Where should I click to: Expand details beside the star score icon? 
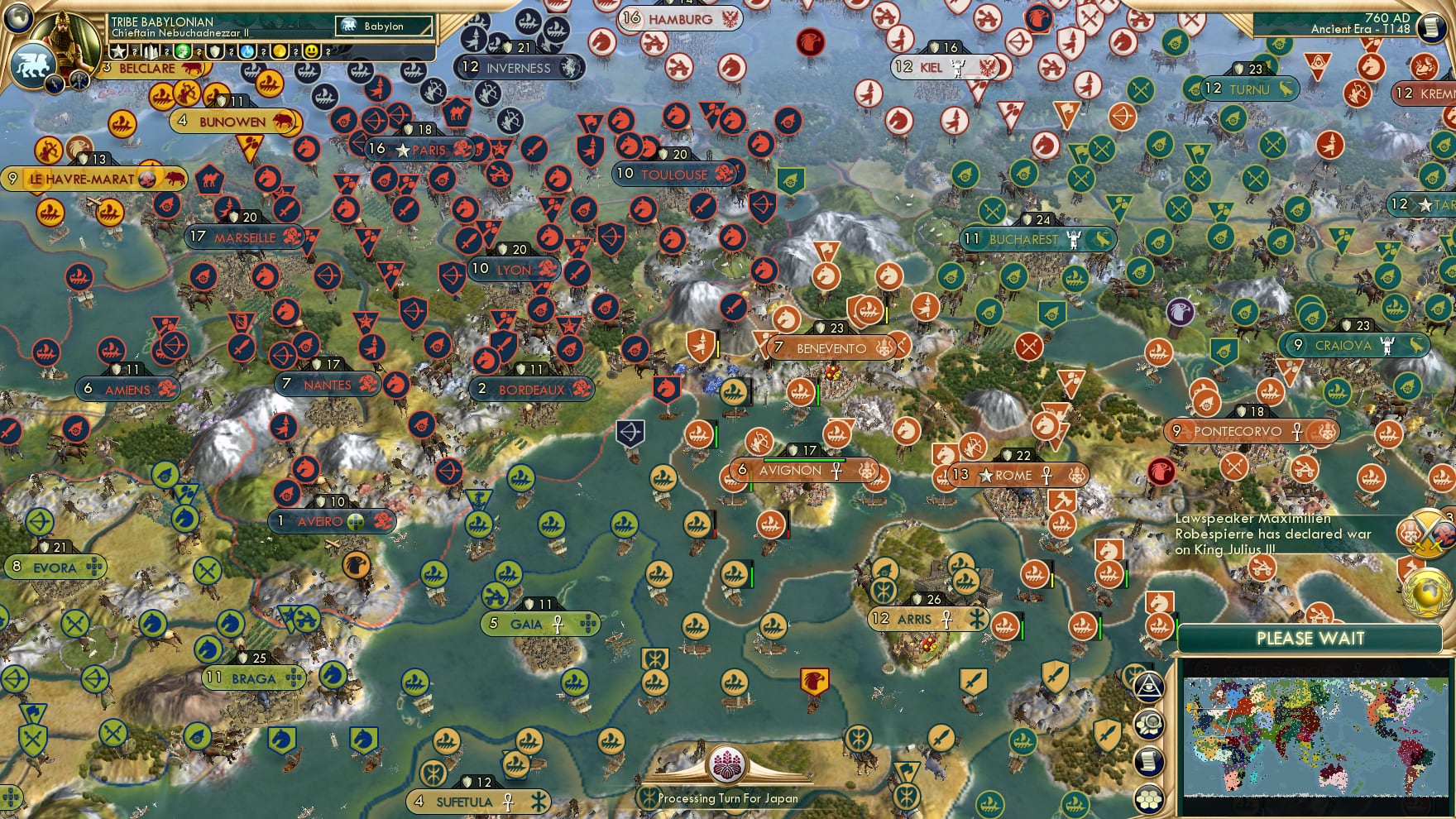click(133, 51)
